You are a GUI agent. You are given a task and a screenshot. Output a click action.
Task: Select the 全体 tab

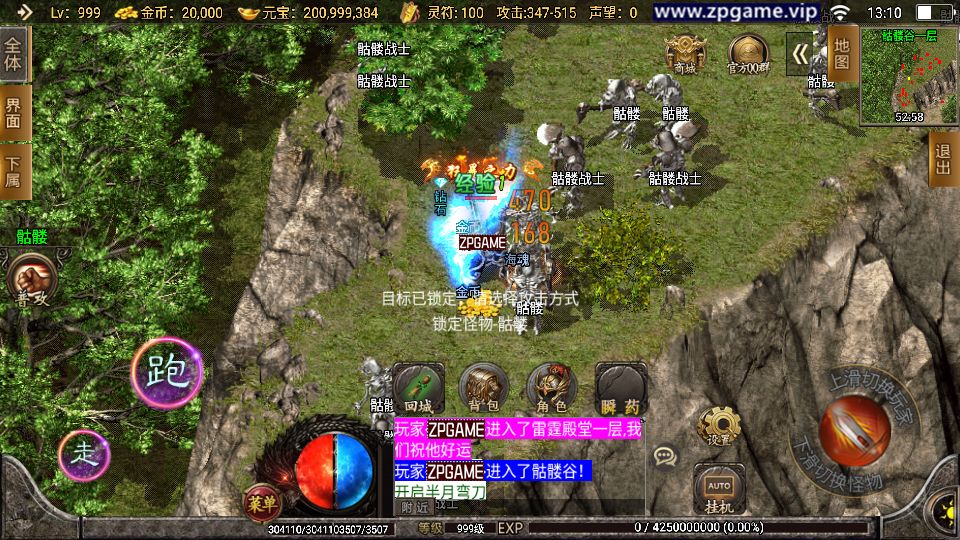(x=14, y=55)
